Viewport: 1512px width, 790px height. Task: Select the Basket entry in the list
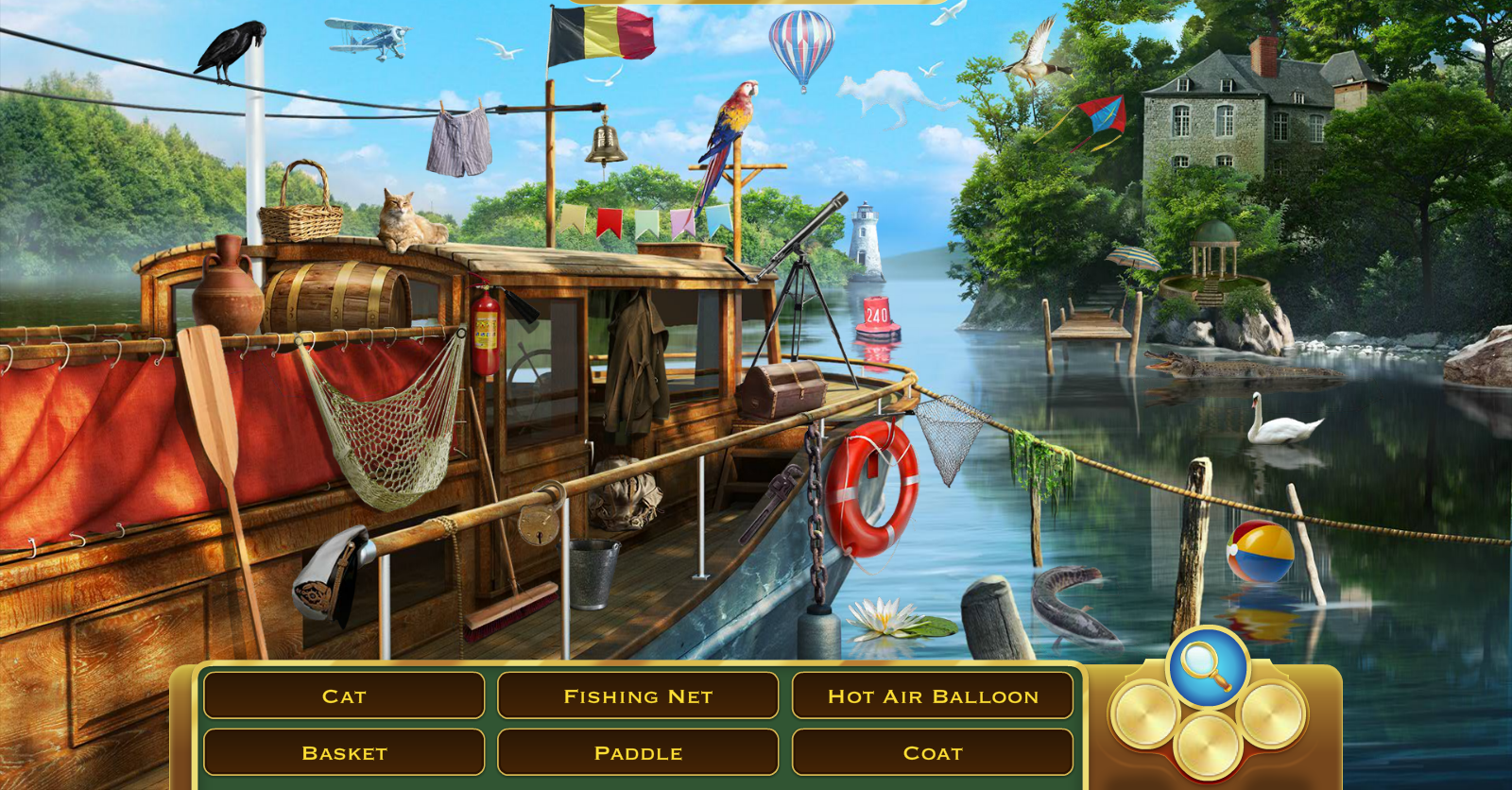(x=344, y=753)
